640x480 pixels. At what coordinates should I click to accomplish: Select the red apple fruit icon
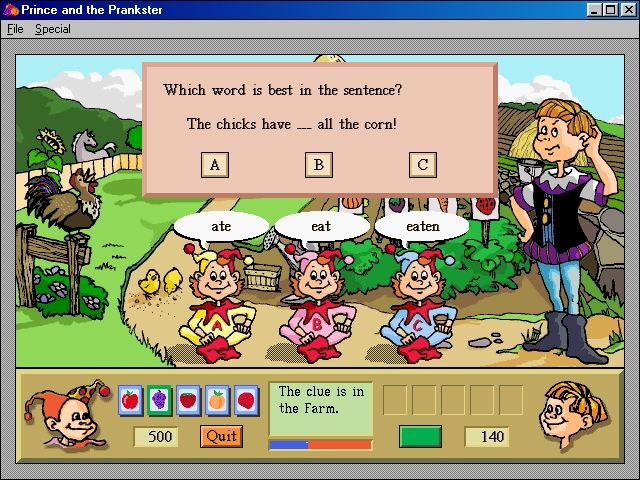click(x=130, y=401)
